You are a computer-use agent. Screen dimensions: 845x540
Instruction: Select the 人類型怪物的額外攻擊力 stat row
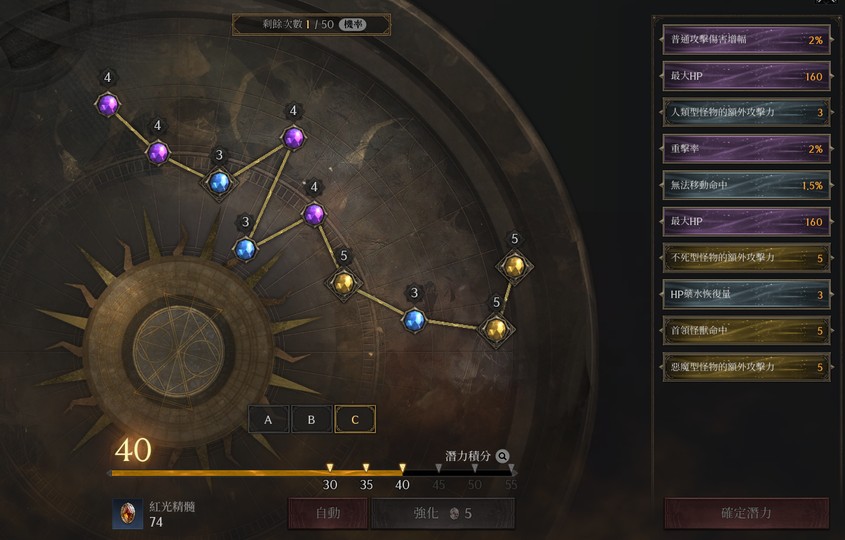point(746,112)
